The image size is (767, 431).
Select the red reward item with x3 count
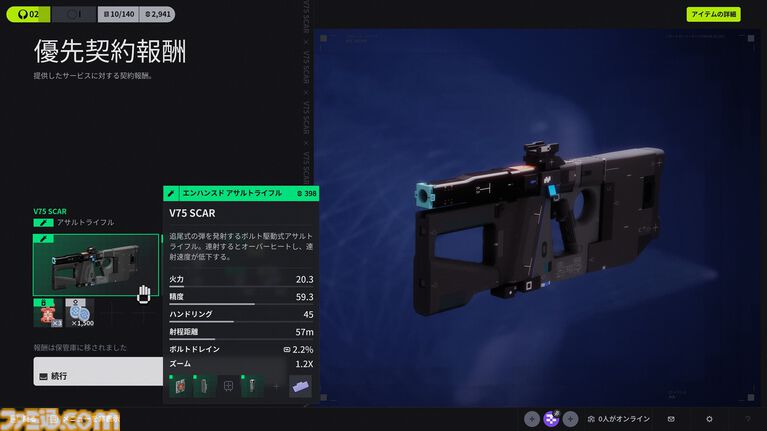[46, 313]
